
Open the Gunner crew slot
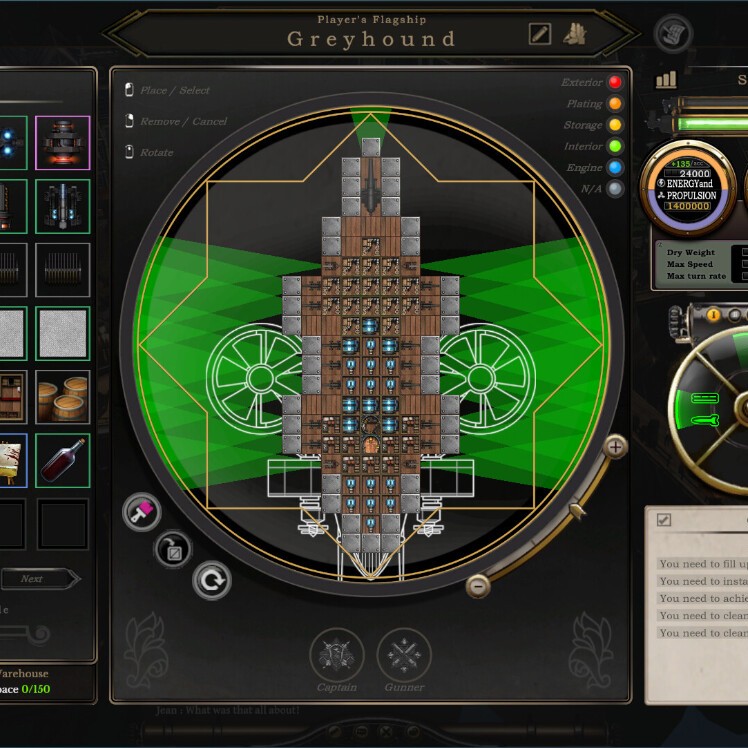[404, 656]
